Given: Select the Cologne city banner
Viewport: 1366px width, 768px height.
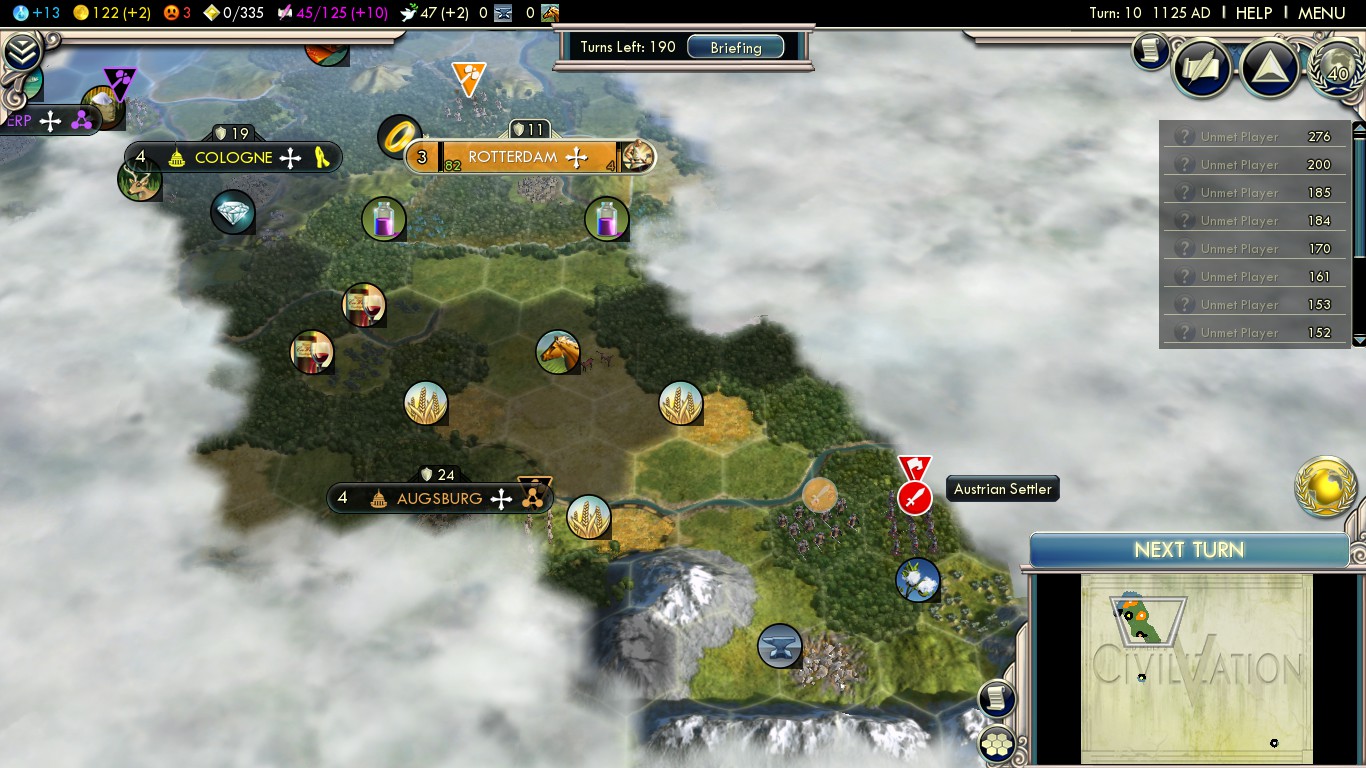Looking at the screenshot, I should [233, 157].
